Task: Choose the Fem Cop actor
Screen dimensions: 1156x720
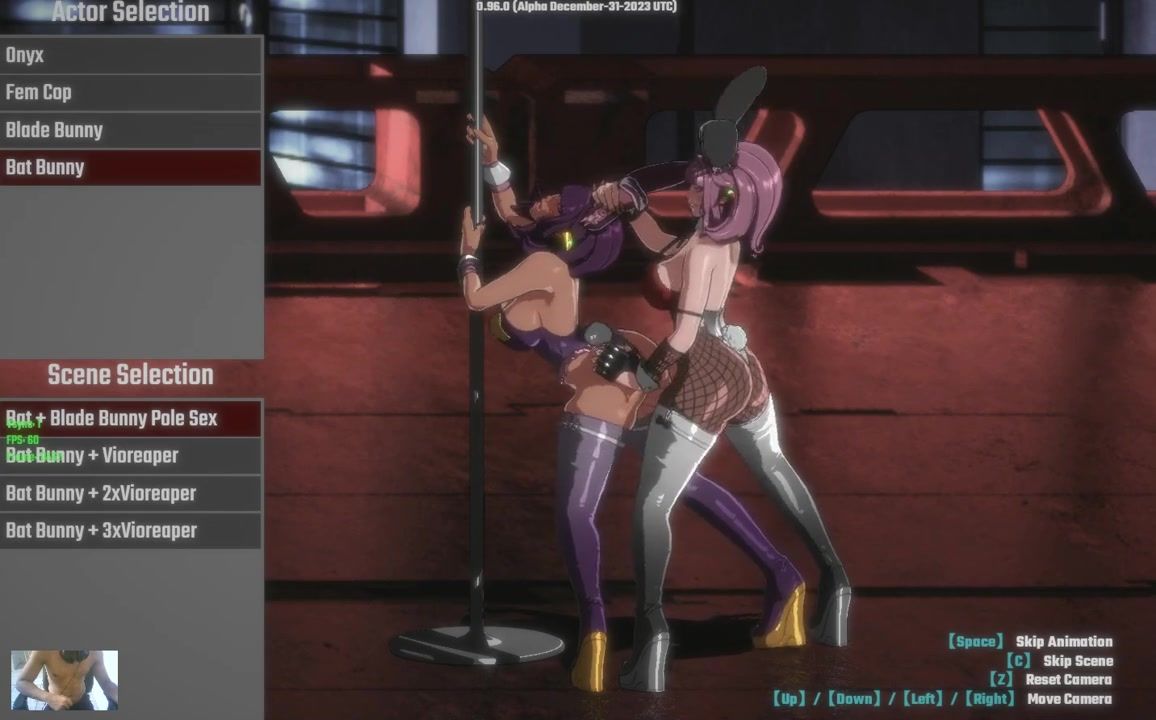Action: click(130, 92)
